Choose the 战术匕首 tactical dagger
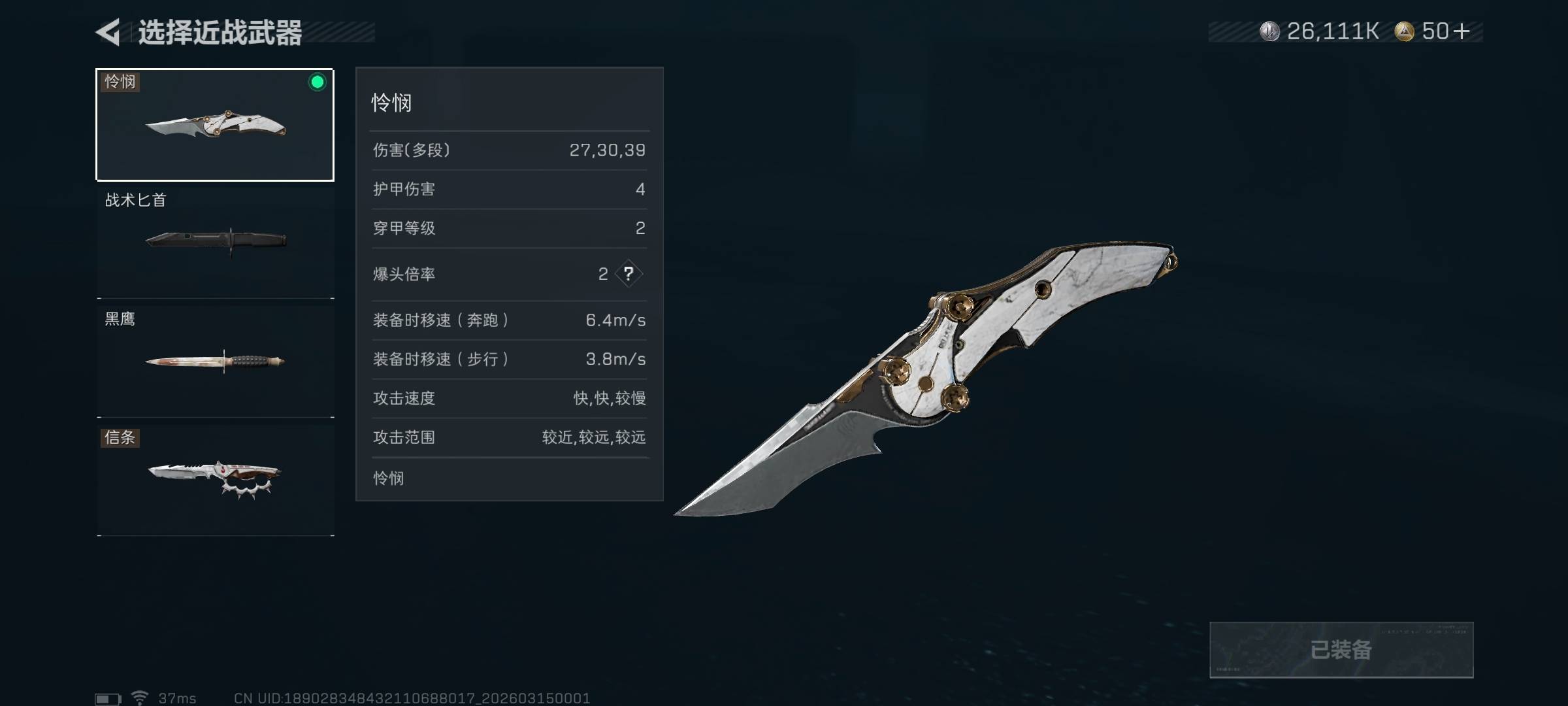 tap(215, 241)
